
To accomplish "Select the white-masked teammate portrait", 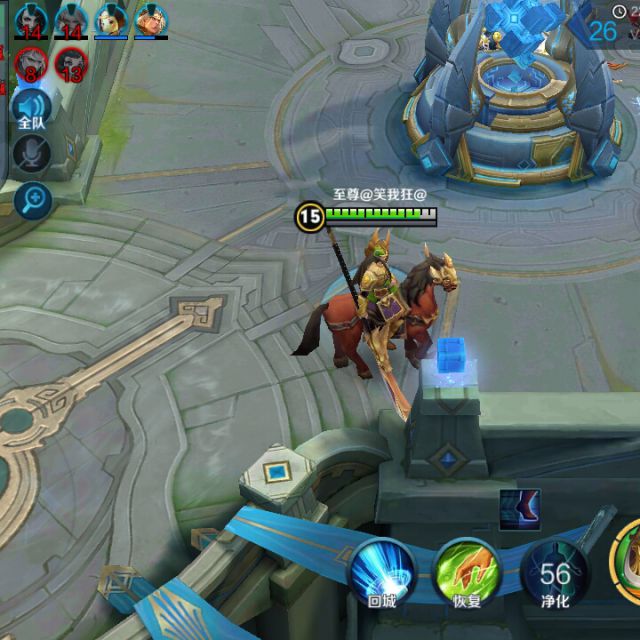I will point(110,19).
